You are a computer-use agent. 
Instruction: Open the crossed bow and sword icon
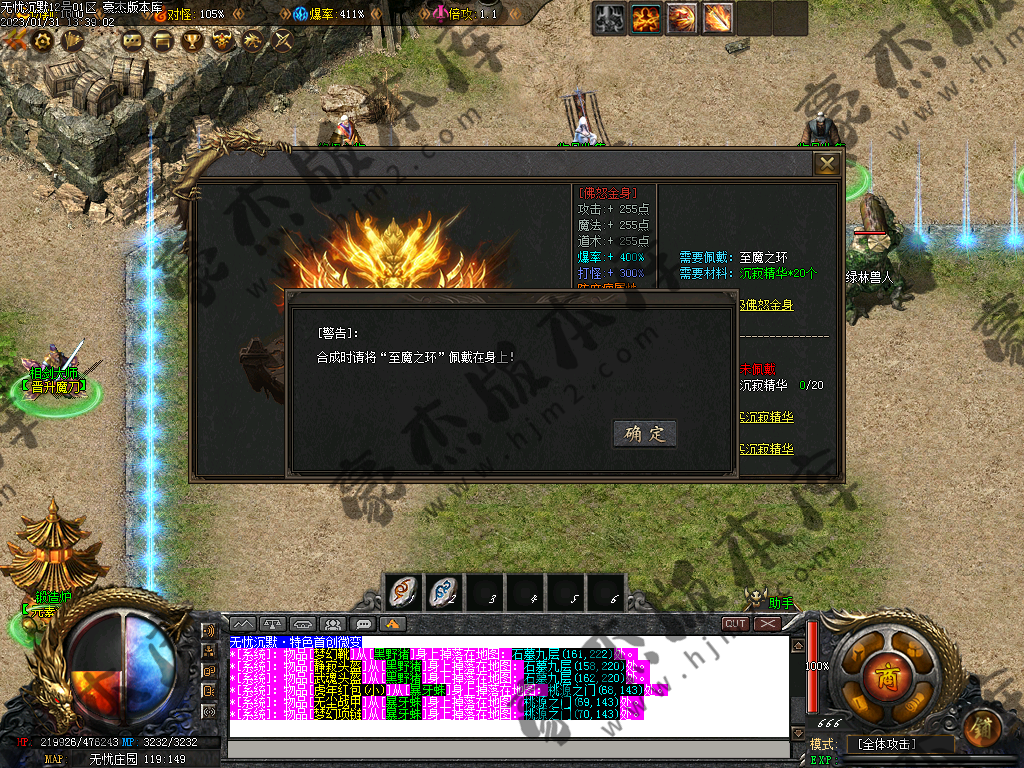pyautogui.click(x=283, y=41)
